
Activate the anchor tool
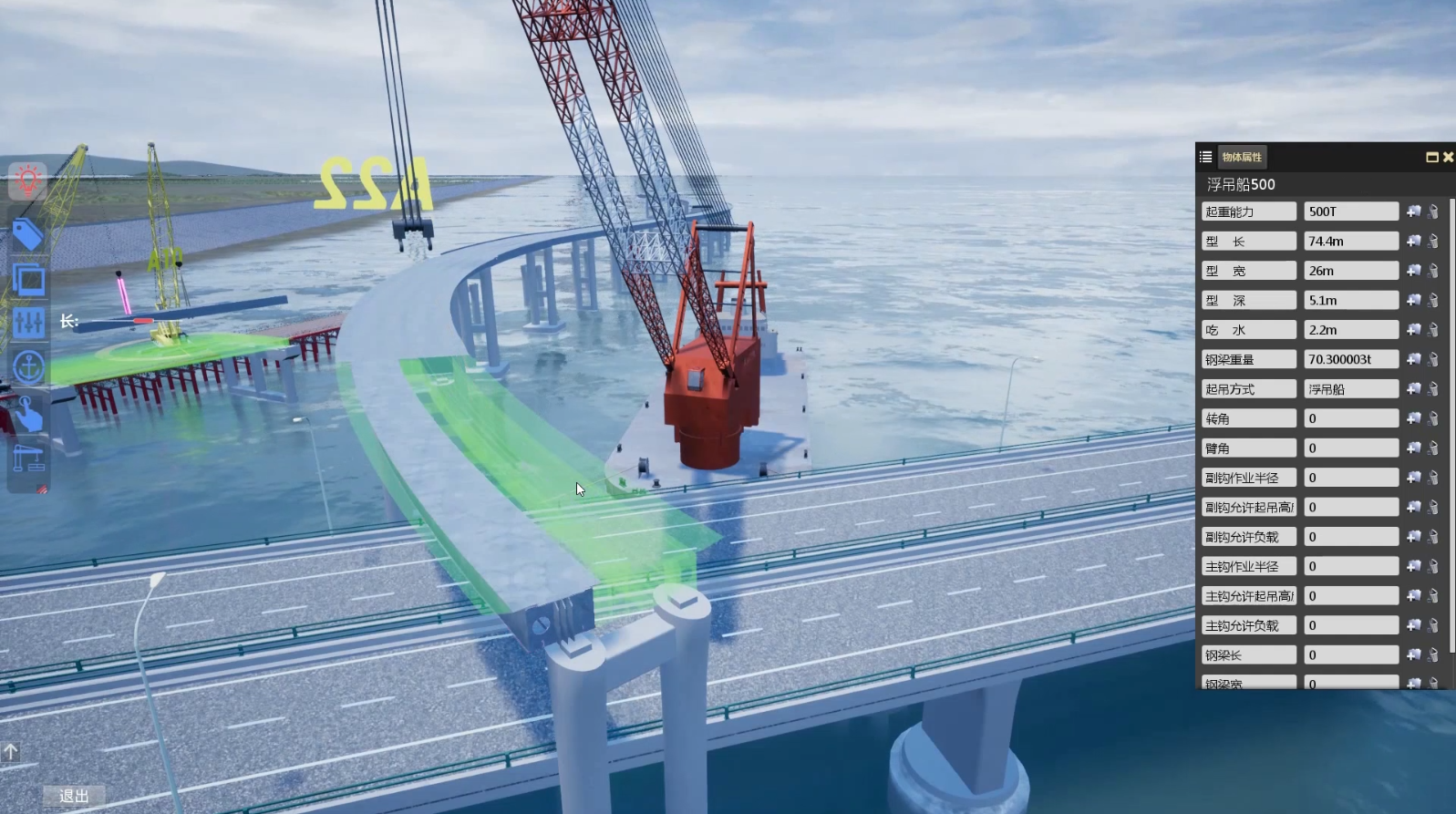coord(28,366)
